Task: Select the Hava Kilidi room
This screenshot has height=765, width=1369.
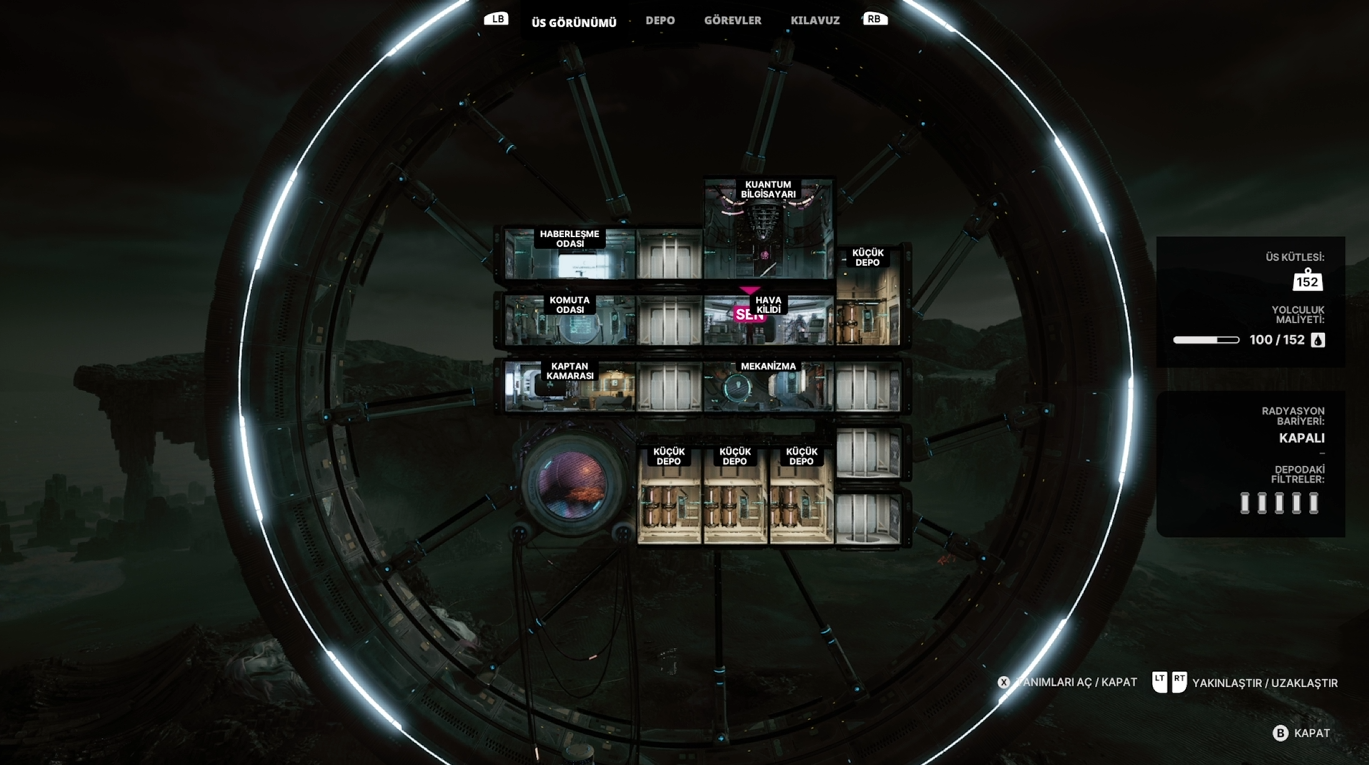Action: click(x=768, y=320)
